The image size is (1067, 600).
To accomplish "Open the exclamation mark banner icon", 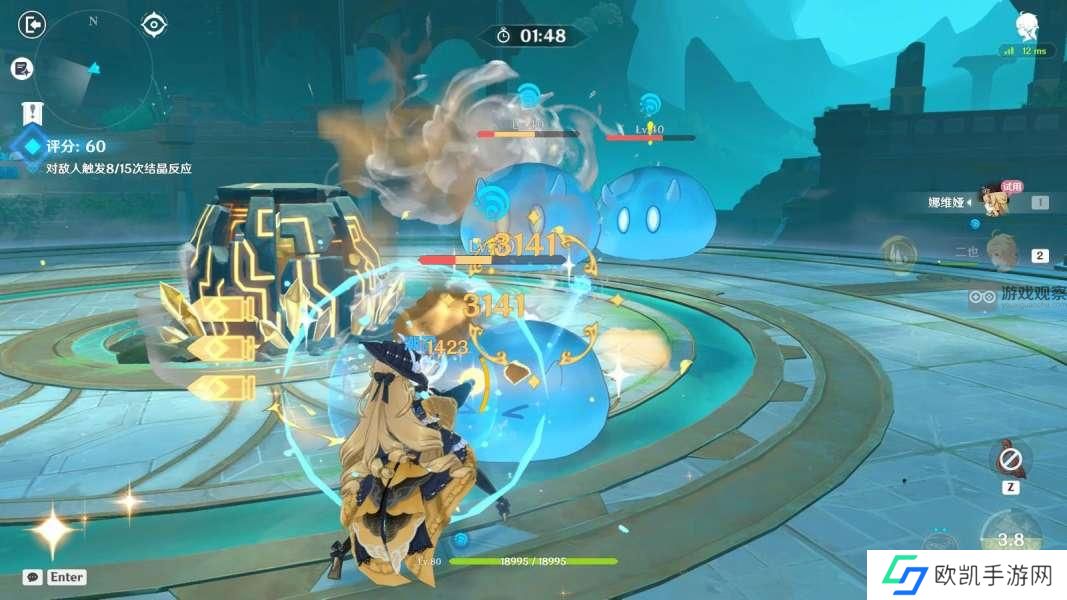I will [33, 111].
